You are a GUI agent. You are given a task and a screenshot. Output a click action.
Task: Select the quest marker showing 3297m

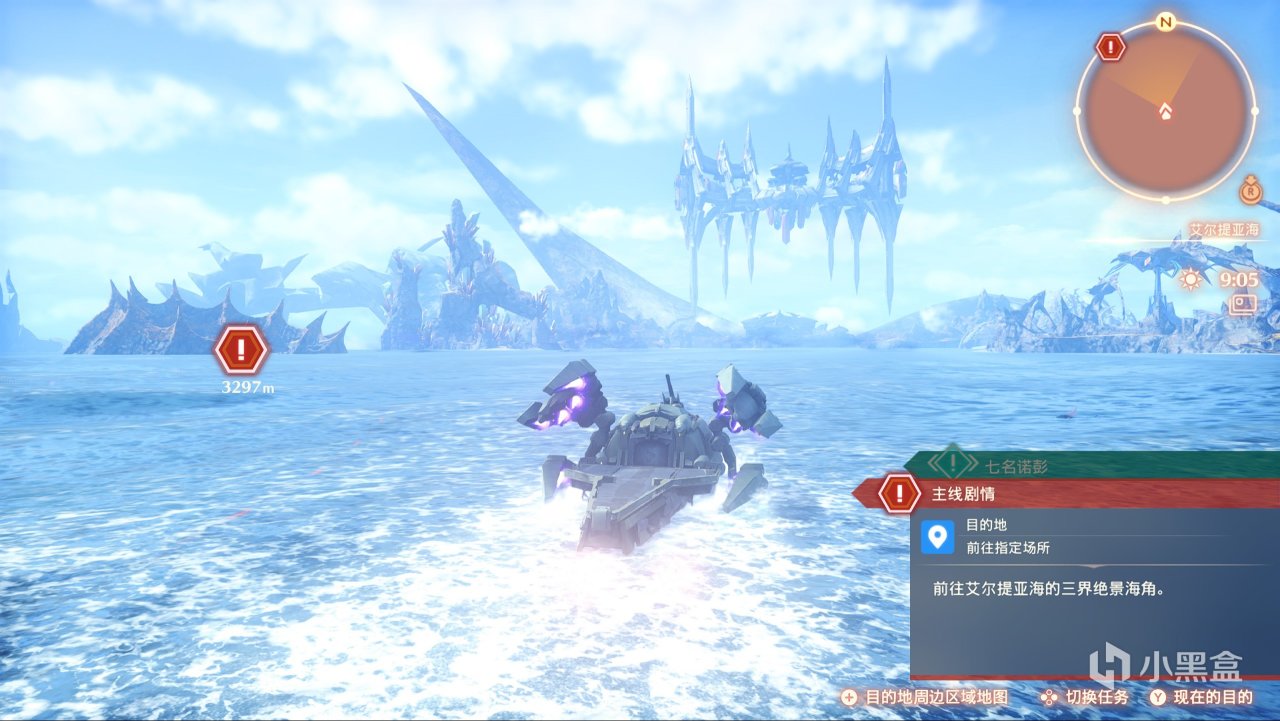241,350
